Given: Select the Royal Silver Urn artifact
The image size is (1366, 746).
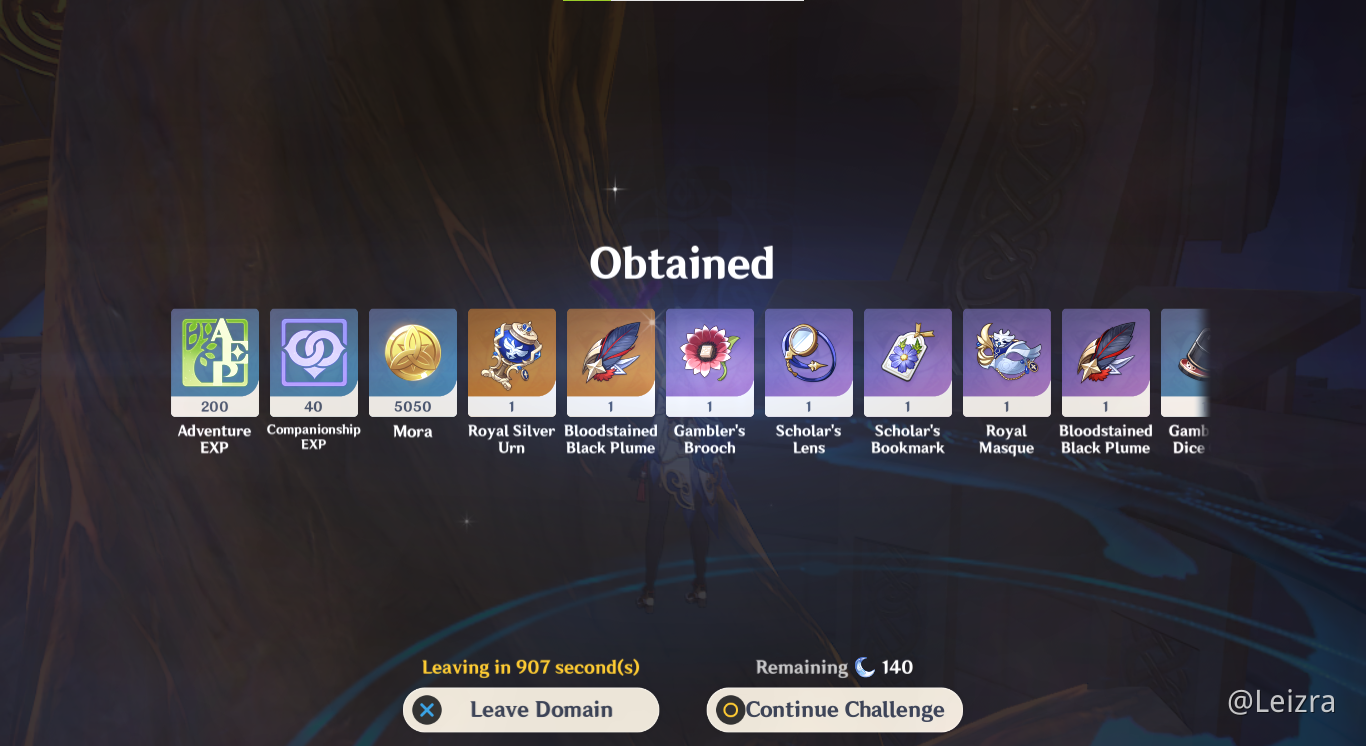Looking at the screenshot, I should 511,362.
